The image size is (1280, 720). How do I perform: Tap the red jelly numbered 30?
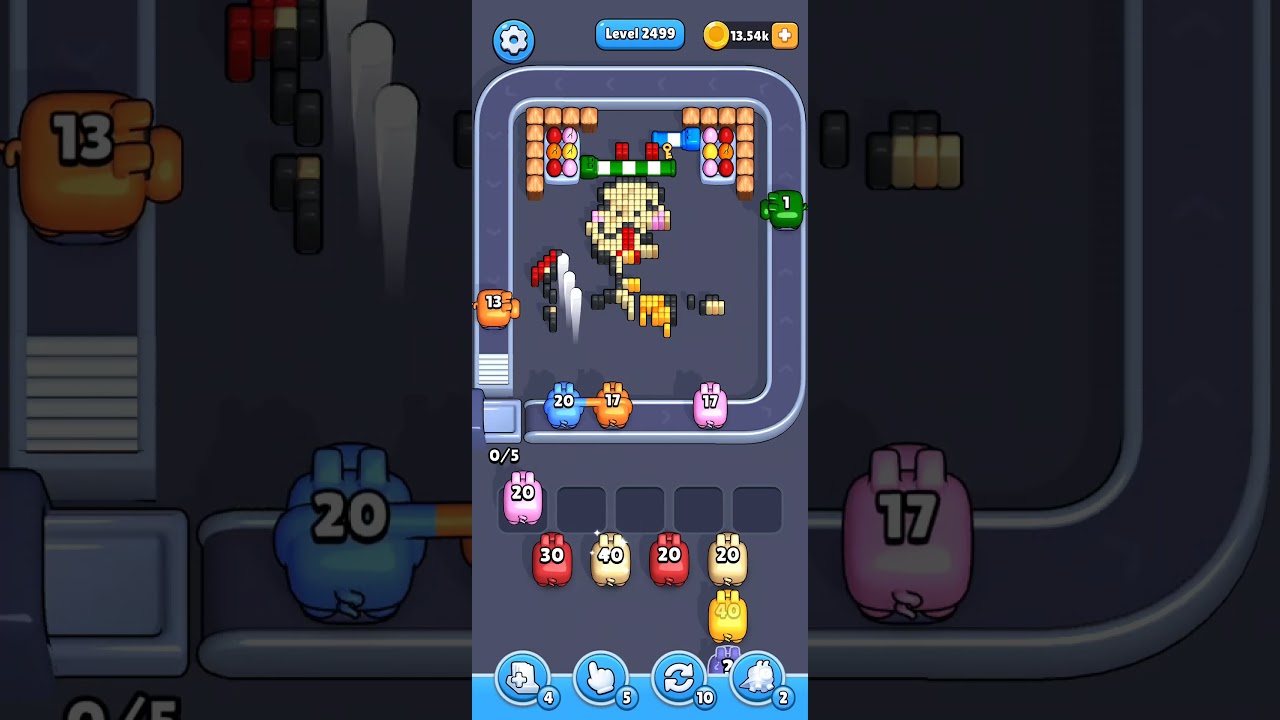(551, 556)
